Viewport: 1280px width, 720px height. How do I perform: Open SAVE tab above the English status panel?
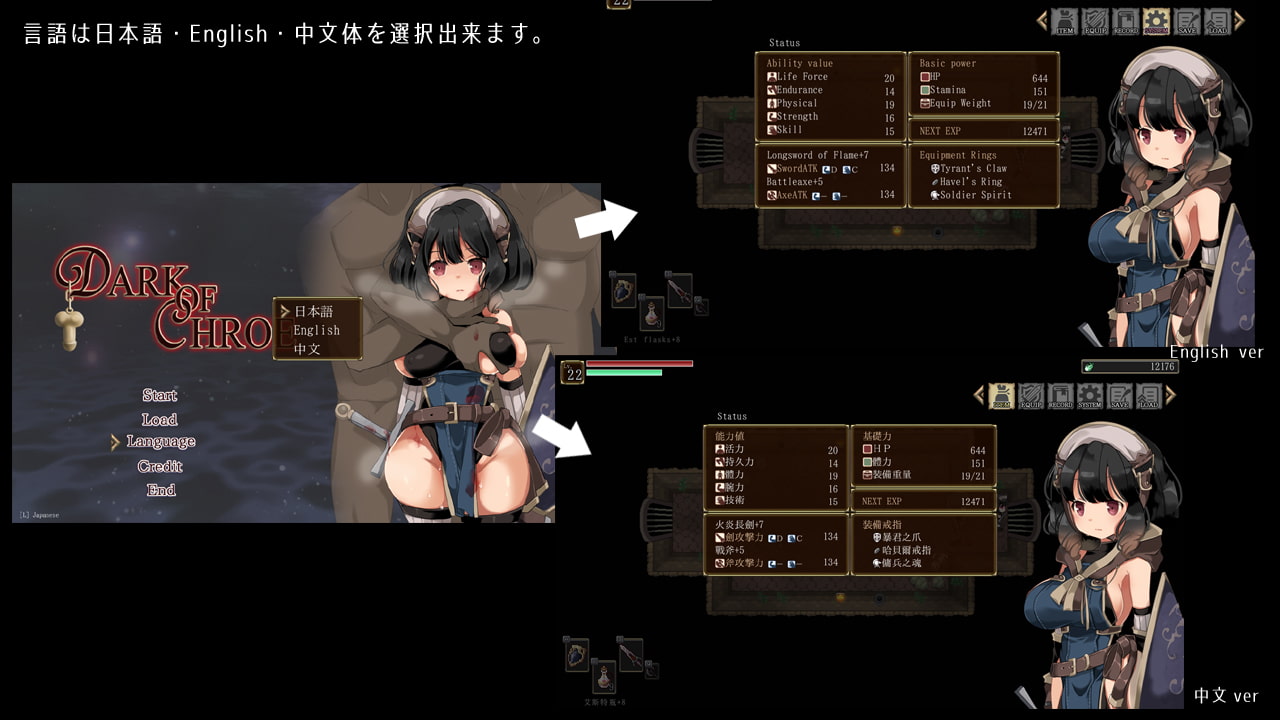[x=1186, y=21]
